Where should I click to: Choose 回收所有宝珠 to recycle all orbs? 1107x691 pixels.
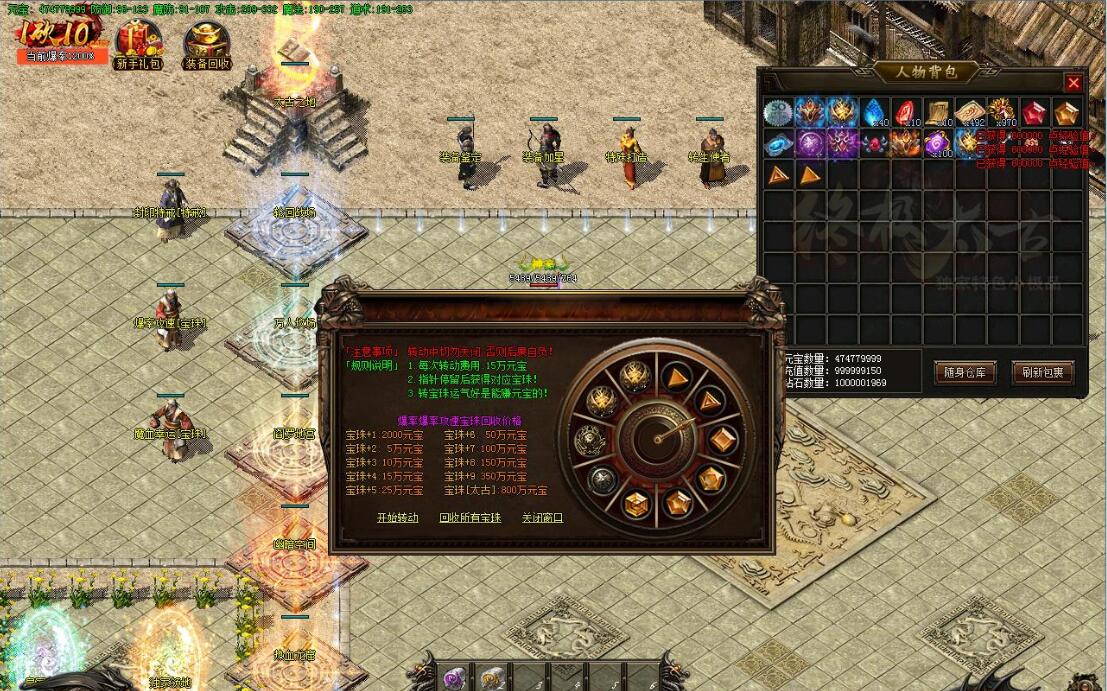click(x=469, y=518)
